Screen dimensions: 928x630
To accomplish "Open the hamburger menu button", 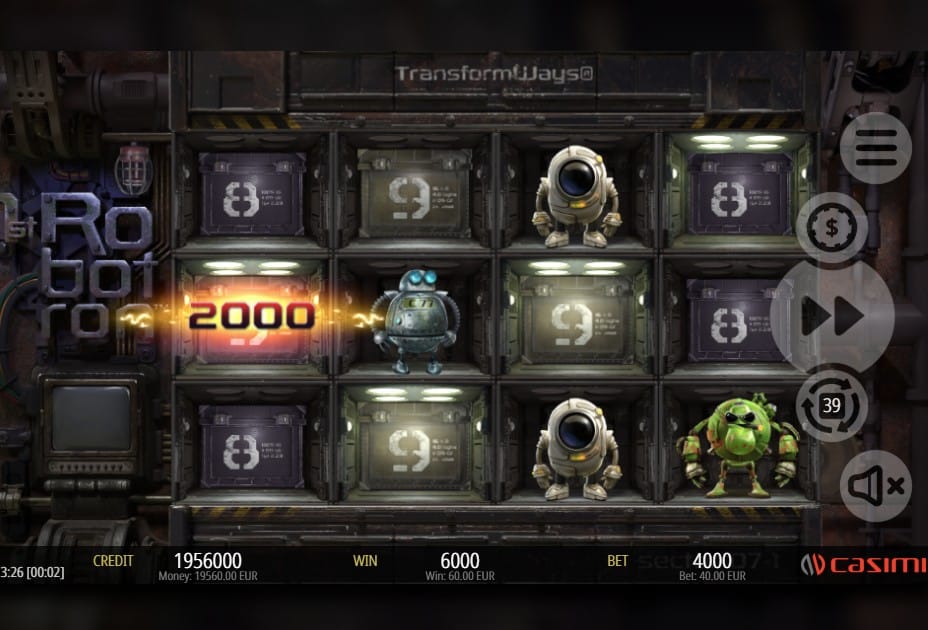I will (x=875, y=149).
